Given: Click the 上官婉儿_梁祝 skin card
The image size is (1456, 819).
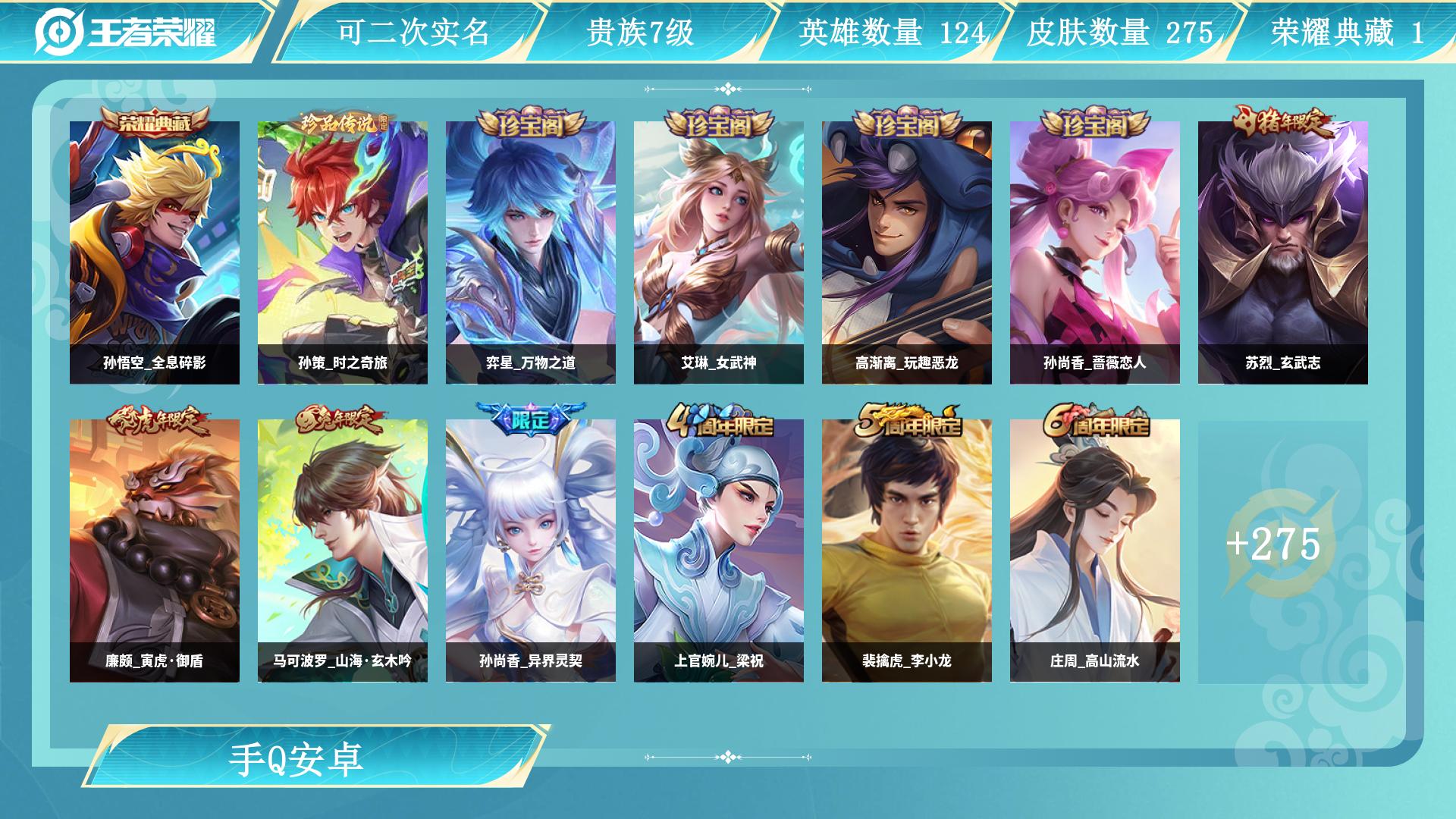Looking at the screenshot, I should click(x=719, y=551).
